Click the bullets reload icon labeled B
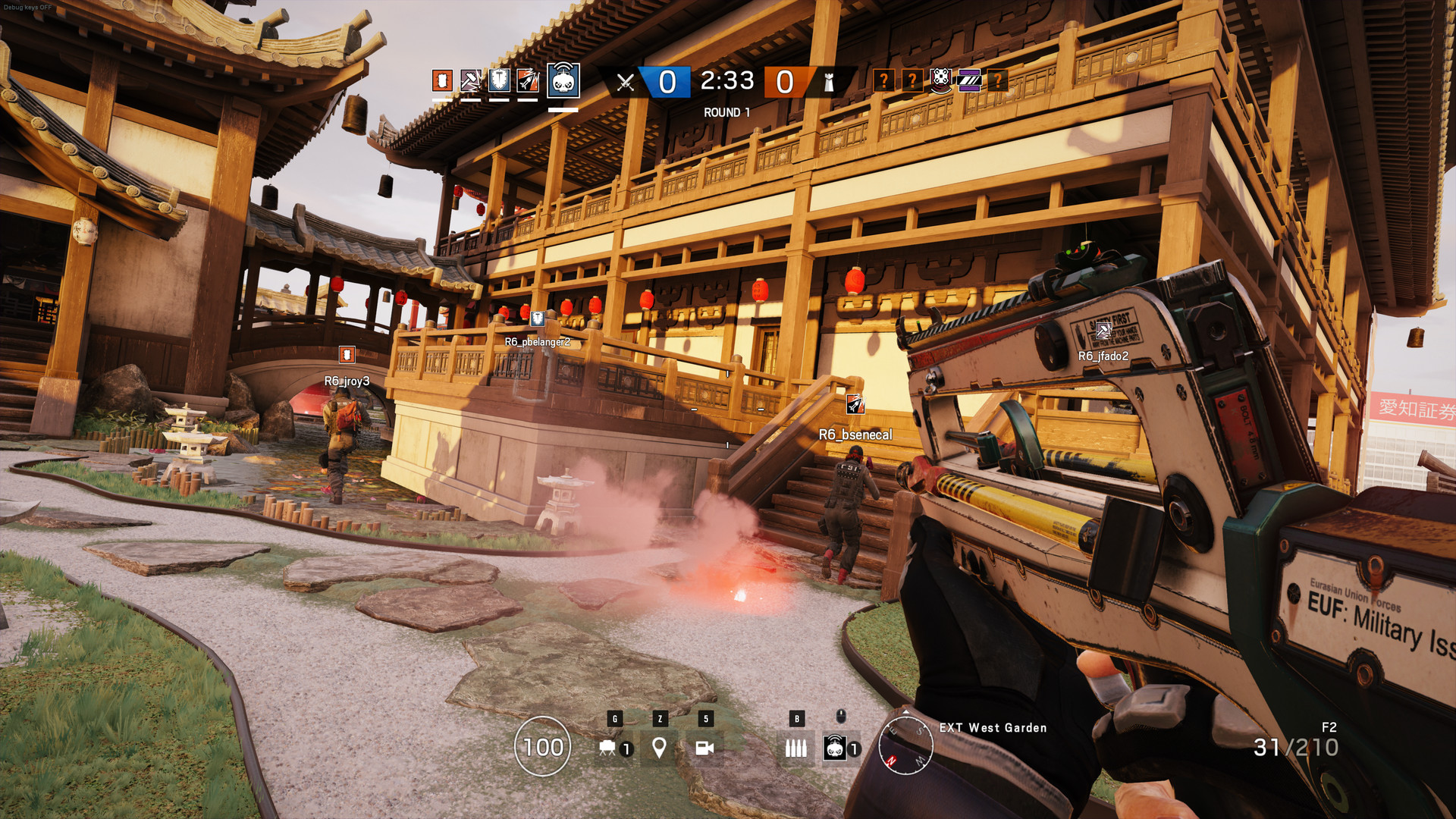This screenshot has height=819, width=1456. point(796,748)
